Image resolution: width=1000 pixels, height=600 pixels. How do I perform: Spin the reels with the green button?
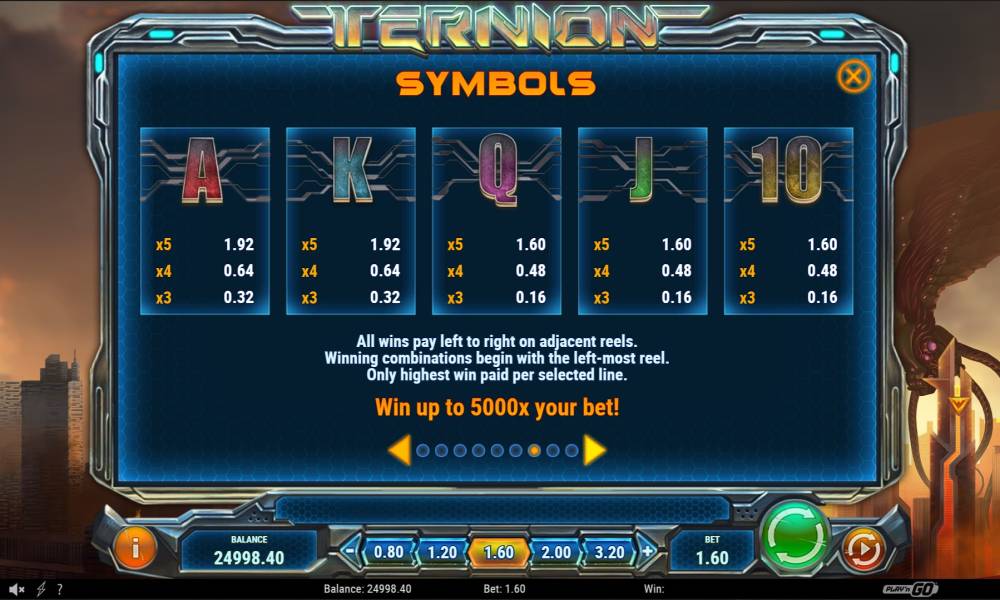coord(795,535)
